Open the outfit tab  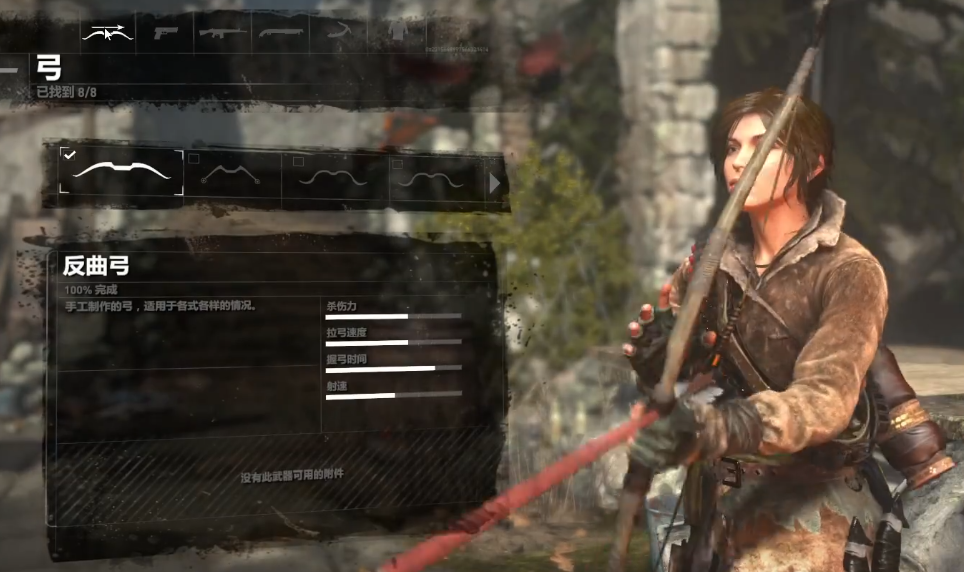[398, 32]
